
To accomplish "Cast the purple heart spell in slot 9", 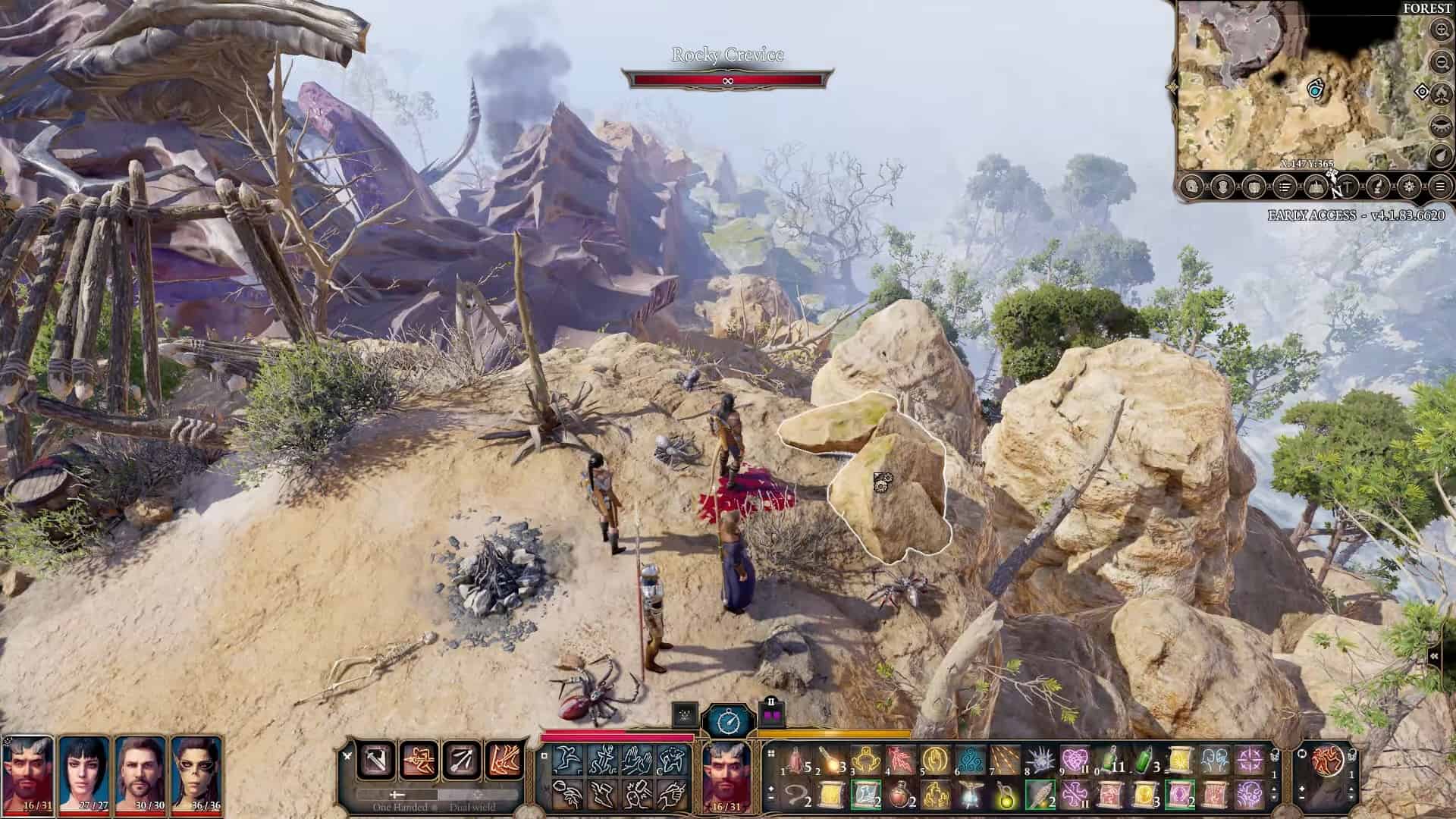I will click(1075, 759).
